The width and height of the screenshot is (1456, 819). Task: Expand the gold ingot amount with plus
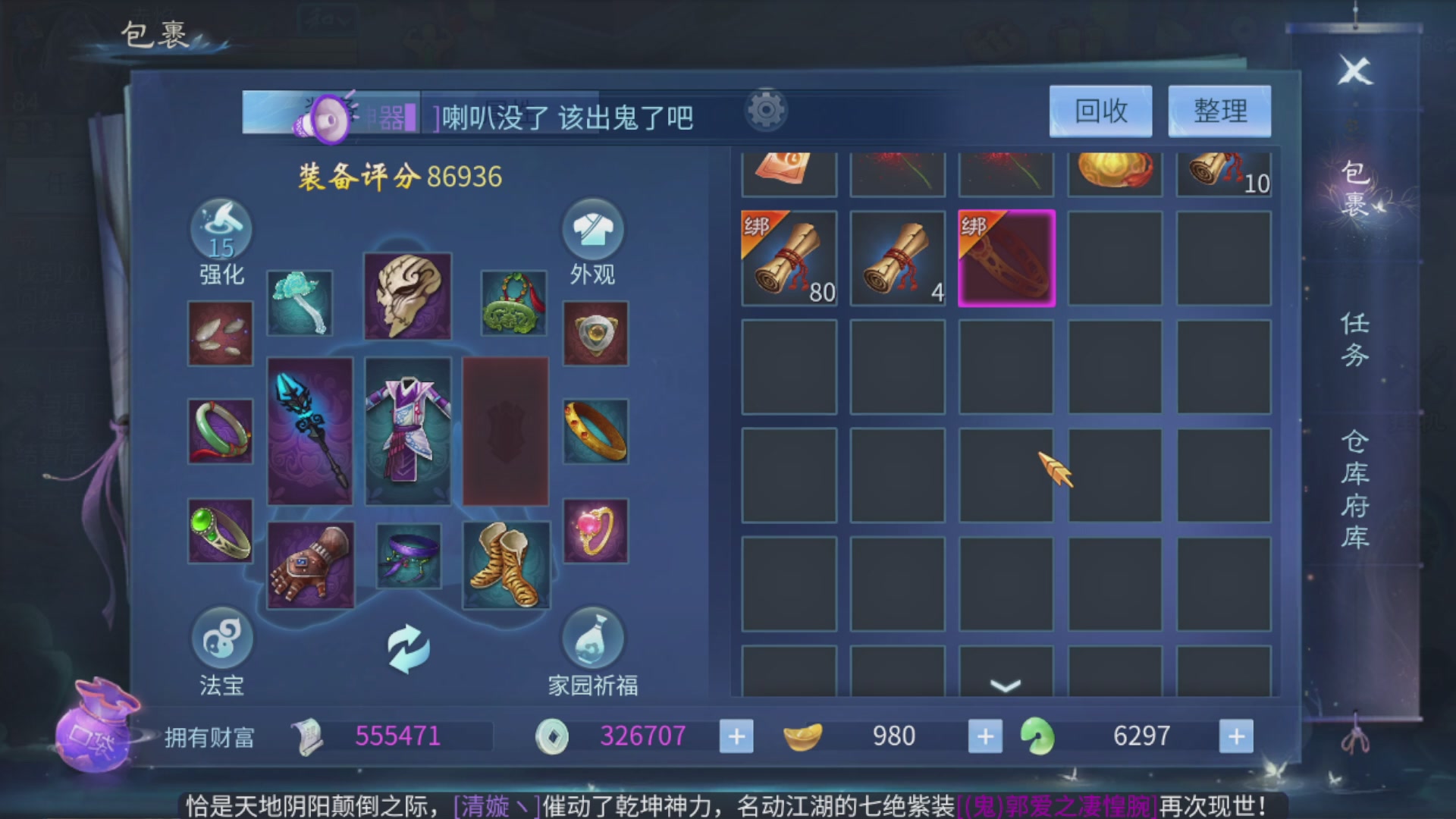pyautogui.click(x=984, y=736)
